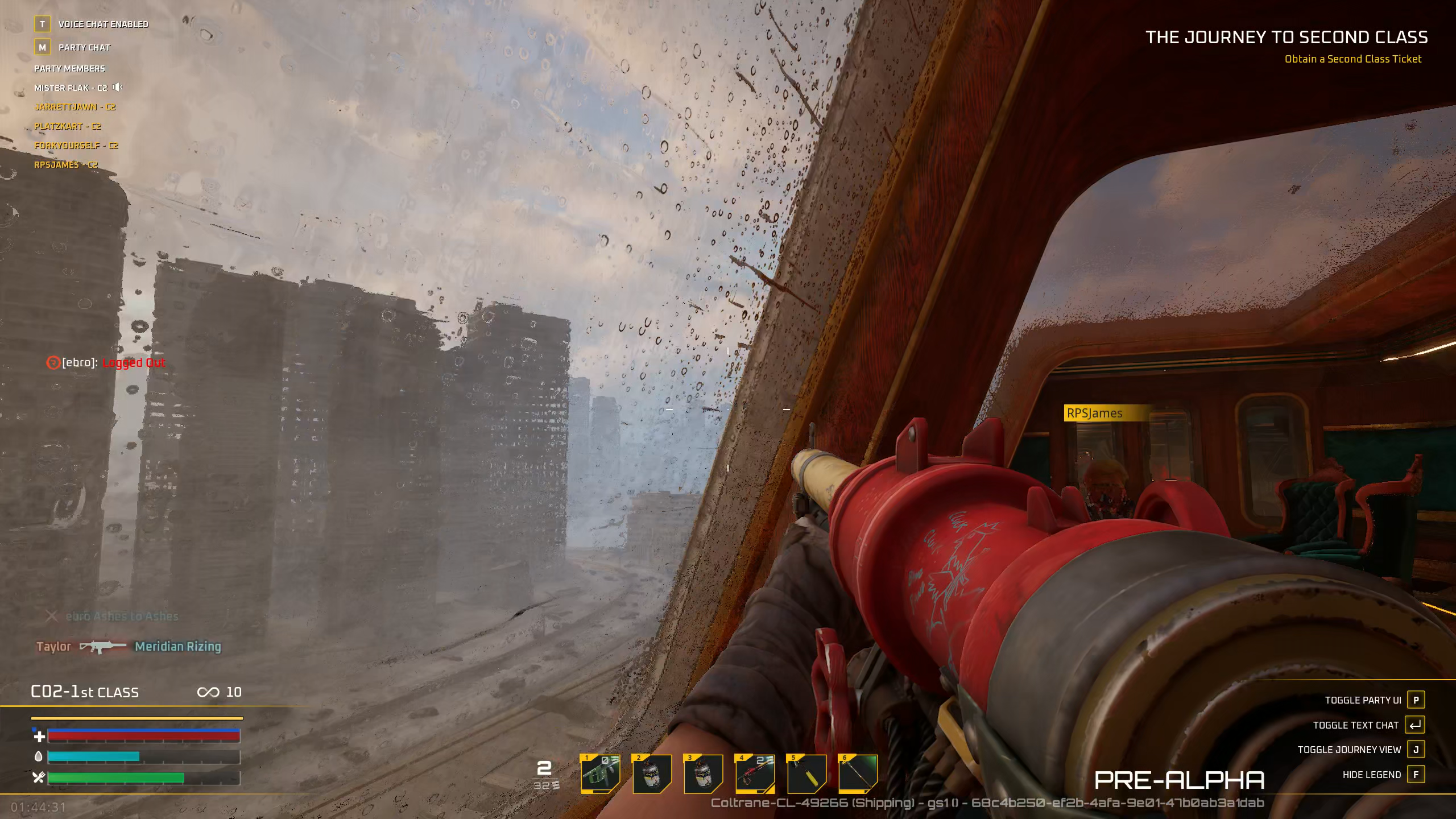
Task: Click the speaker icon next to Mister Flak
Action: pyautogui.click(x=118, y=88)
